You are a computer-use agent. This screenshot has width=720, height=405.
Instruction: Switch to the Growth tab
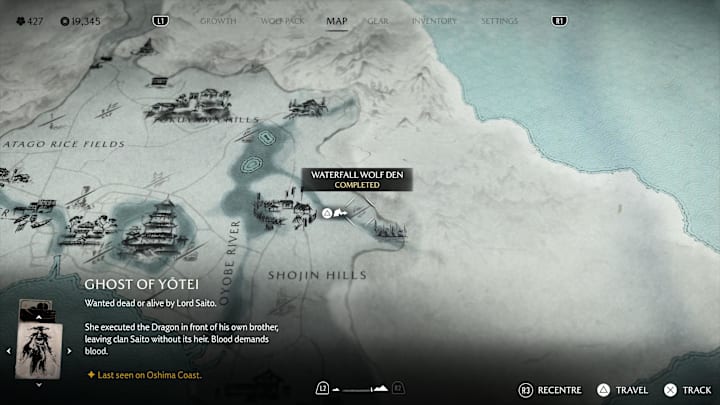click(217, 20)
